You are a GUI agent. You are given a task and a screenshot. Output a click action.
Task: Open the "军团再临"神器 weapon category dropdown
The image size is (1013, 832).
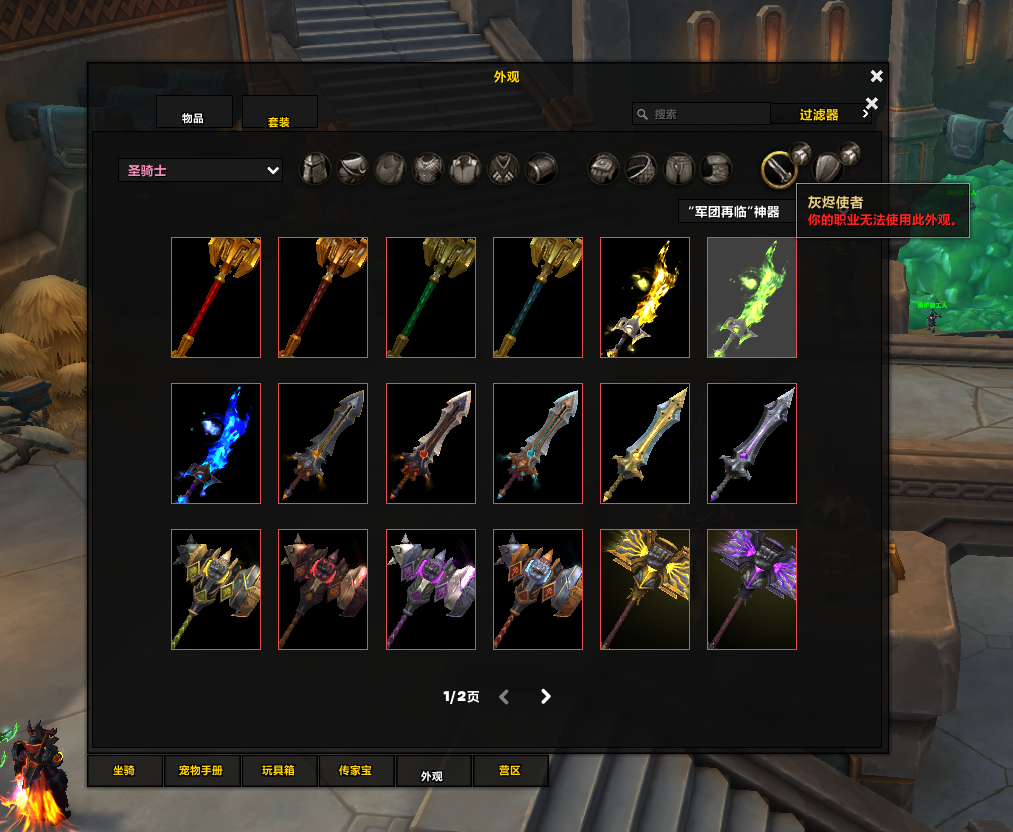click(735, 212)
